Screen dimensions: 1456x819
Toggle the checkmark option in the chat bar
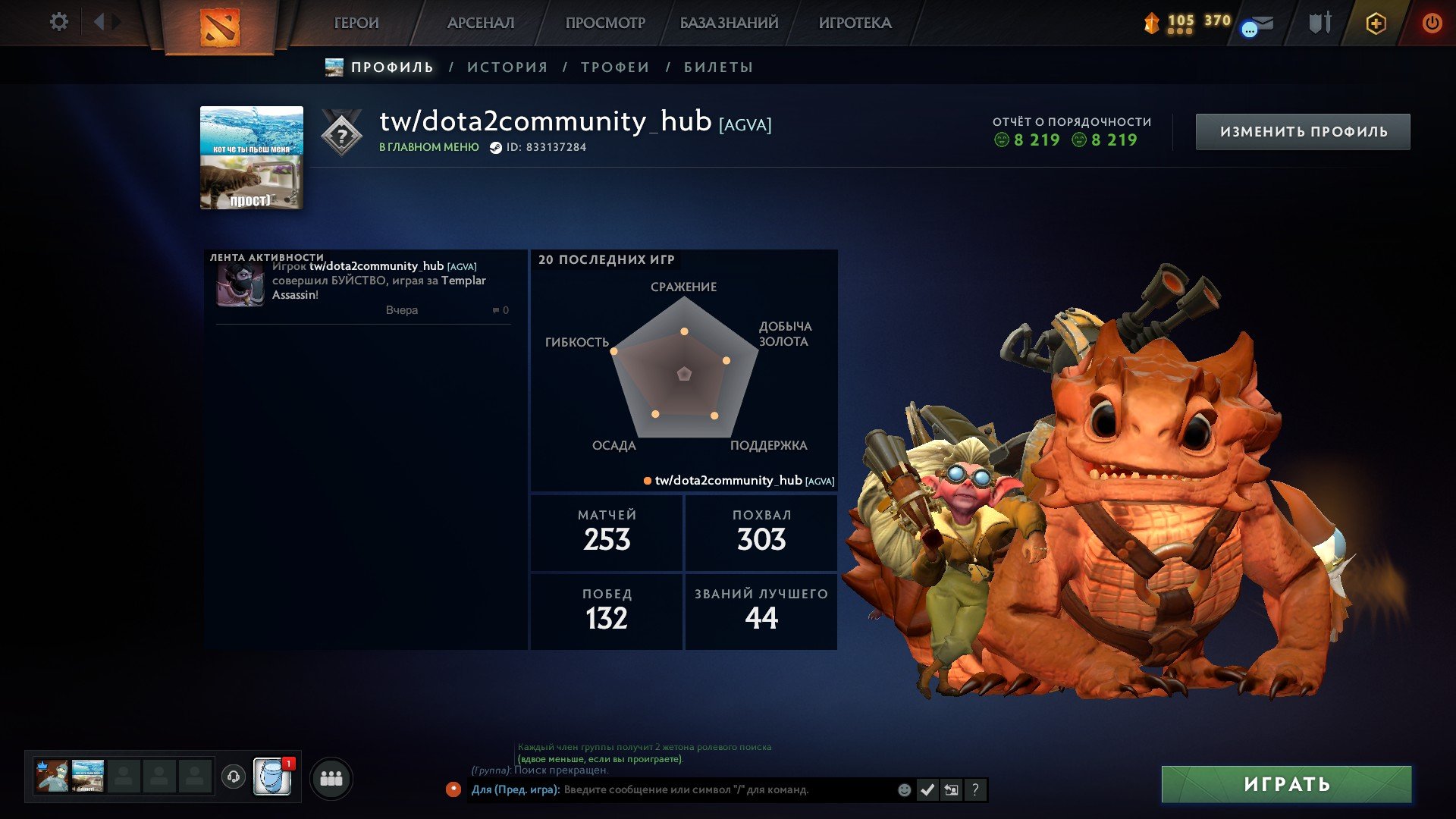(x=927, y=790)
